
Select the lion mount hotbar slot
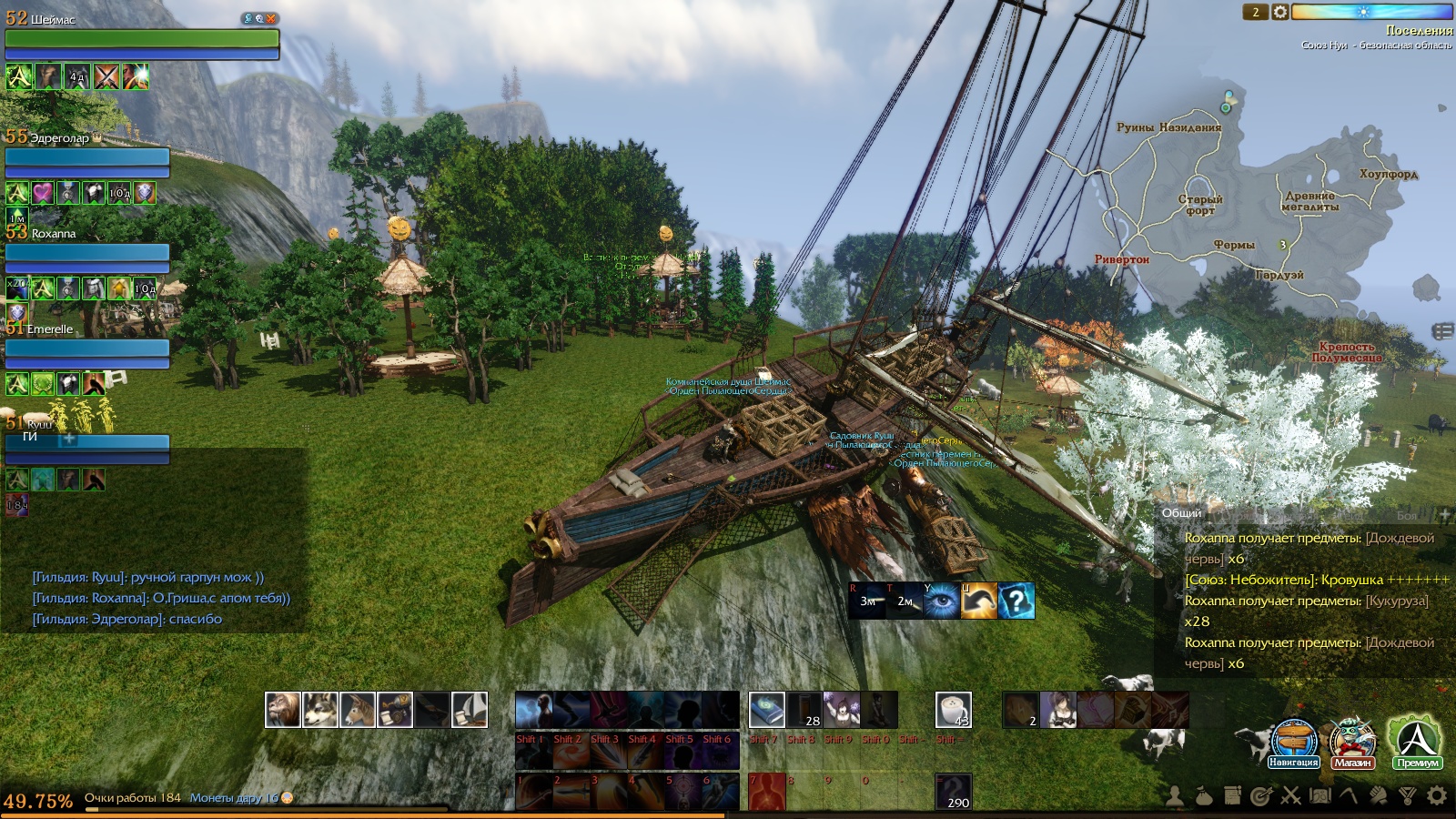(283, 710)
